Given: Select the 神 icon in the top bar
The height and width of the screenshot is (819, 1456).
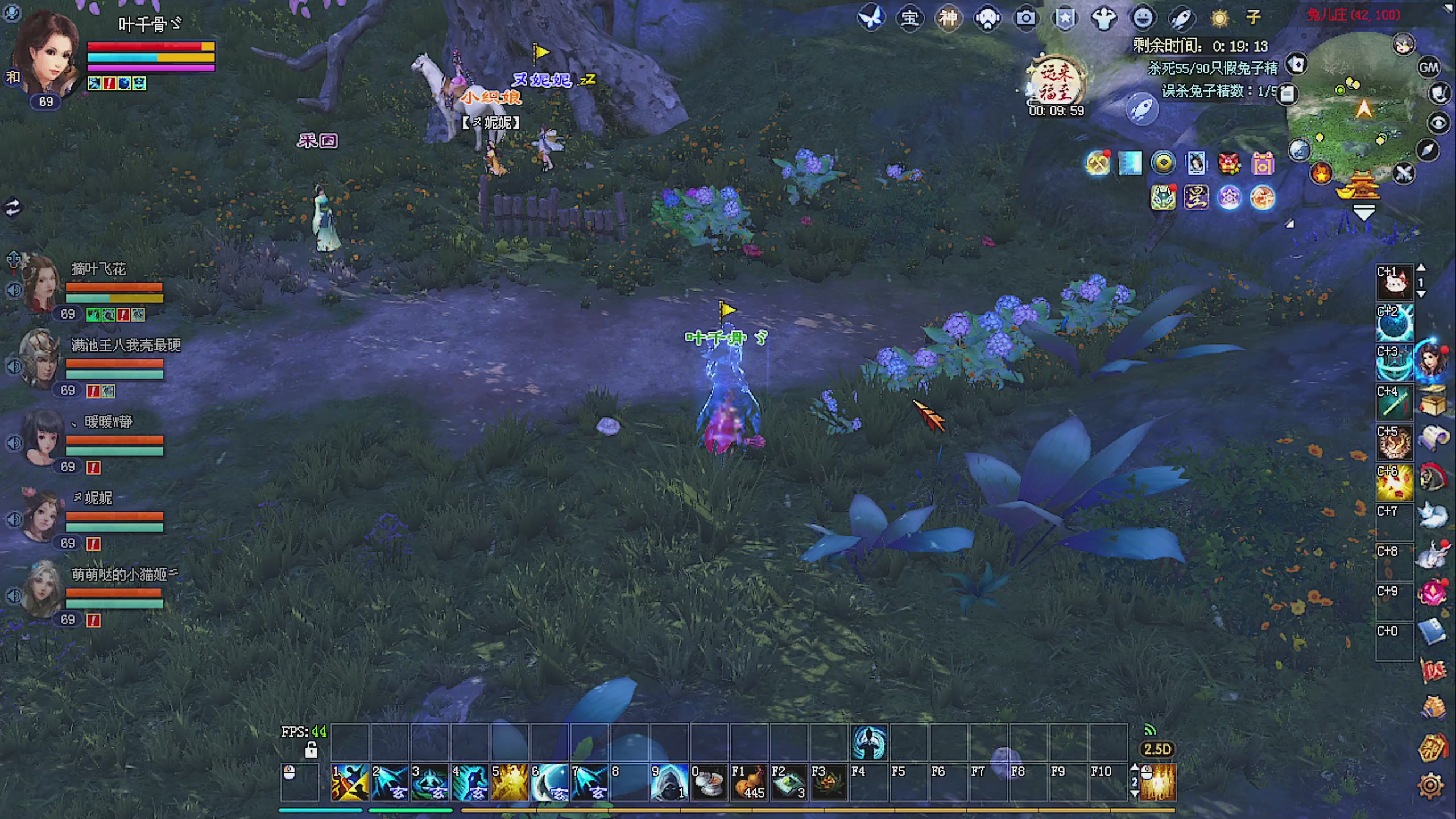Looking at the screenshot, I should [948, 18].
